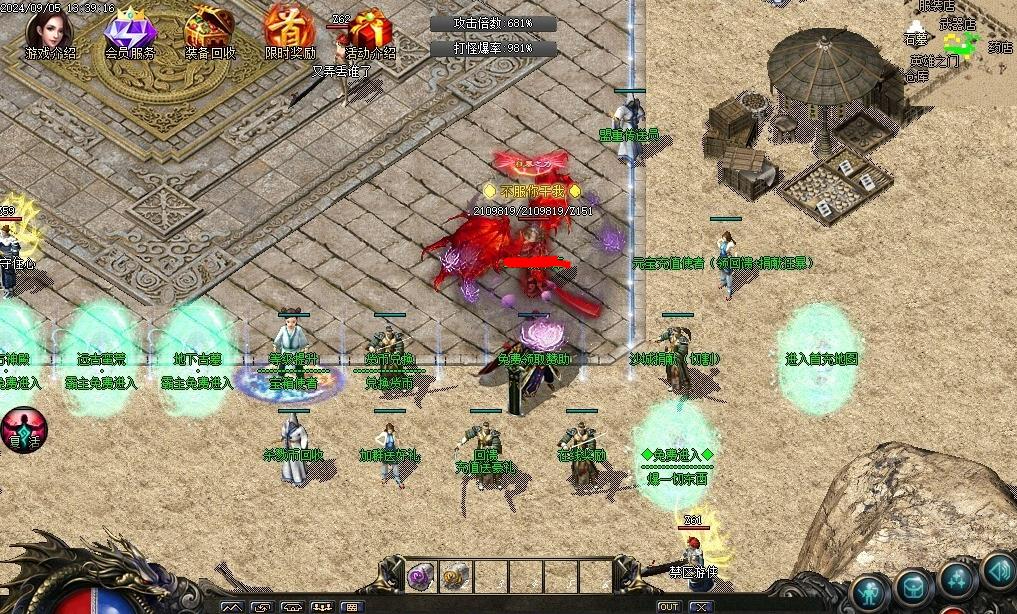
Task: Click the X button beside OUT
Action: [701, 607]
